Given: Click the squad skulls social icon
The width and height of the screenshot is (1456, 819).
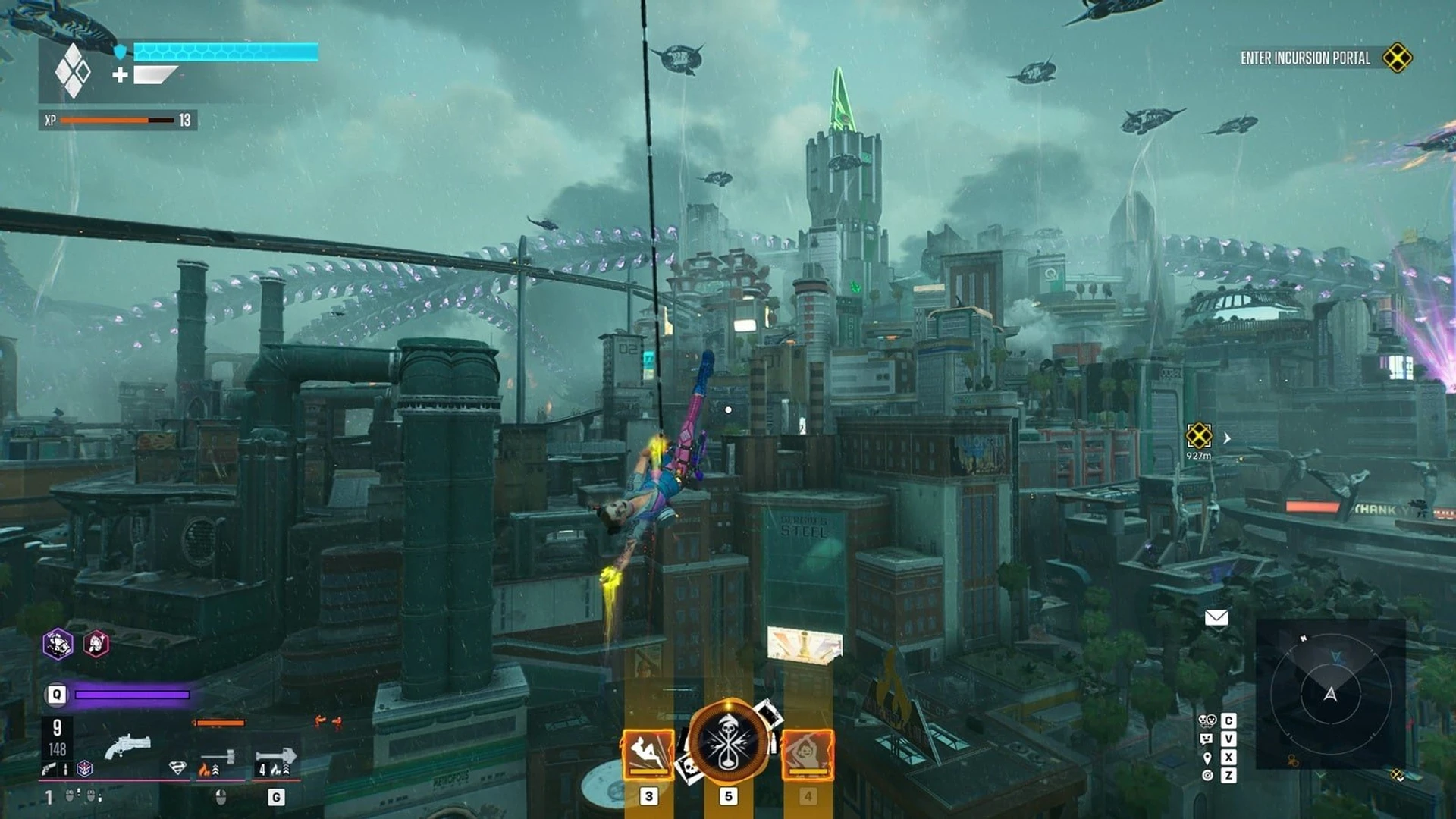Looking at the screenshot, I should point(1207,720).
